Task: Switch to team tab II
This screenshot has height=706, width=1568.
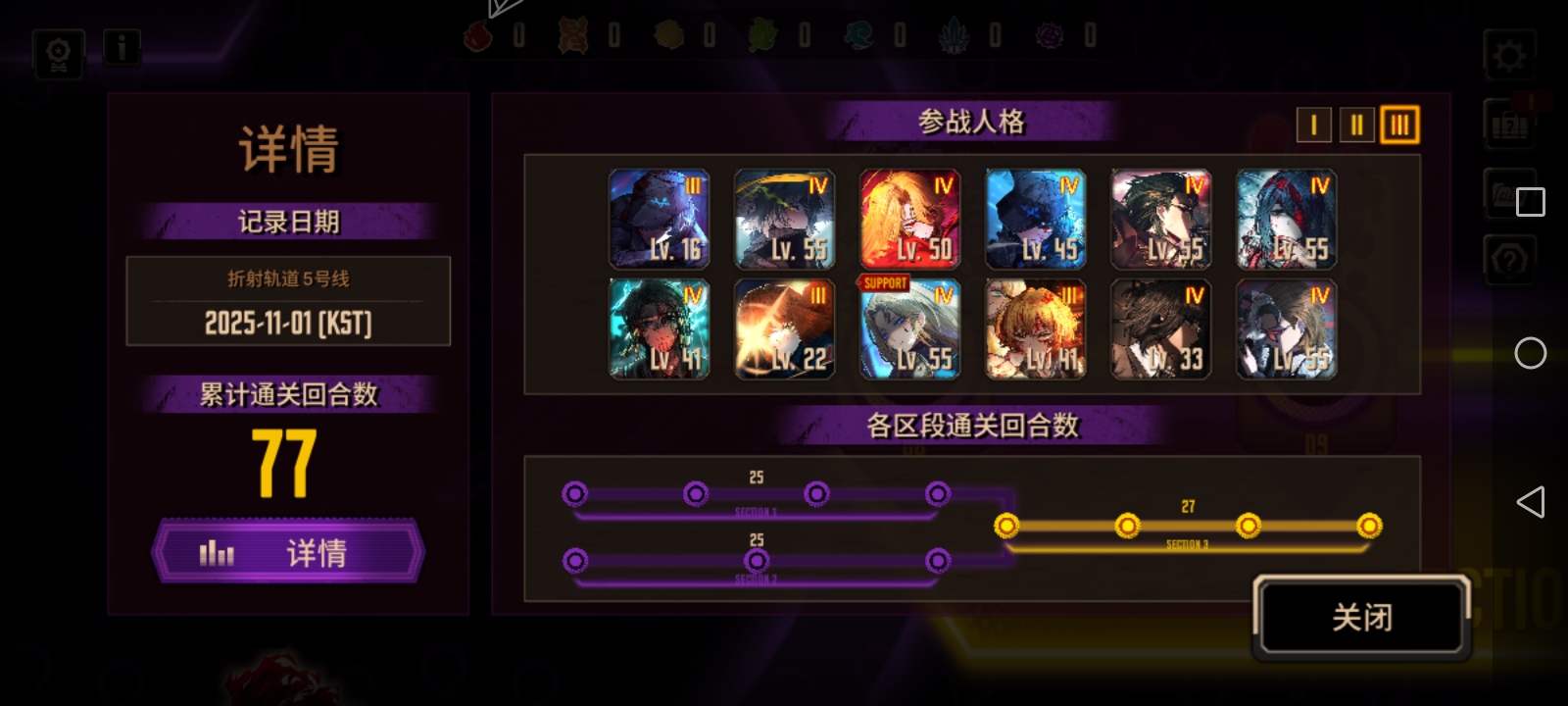Action: 1356,125
